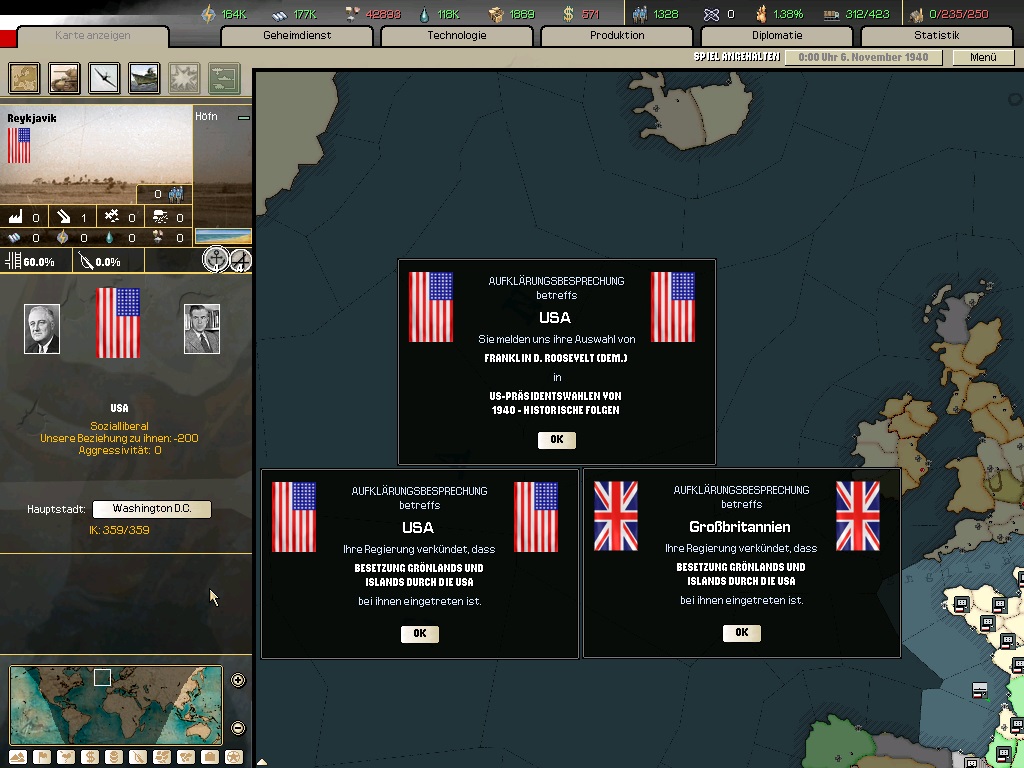Open the Geheimdienst tab
Image resolution: width=1024 pixels, height=768 pixels.
(x=297, y=36)
